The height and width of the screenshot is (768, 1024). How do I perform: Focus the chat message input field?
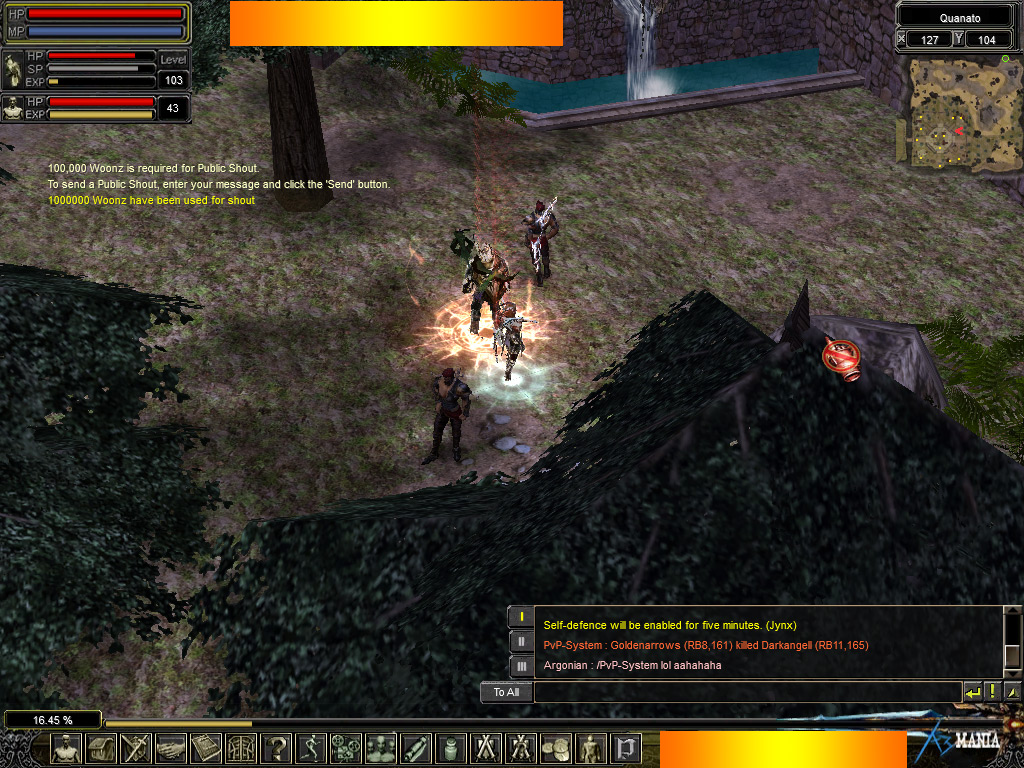746,692
